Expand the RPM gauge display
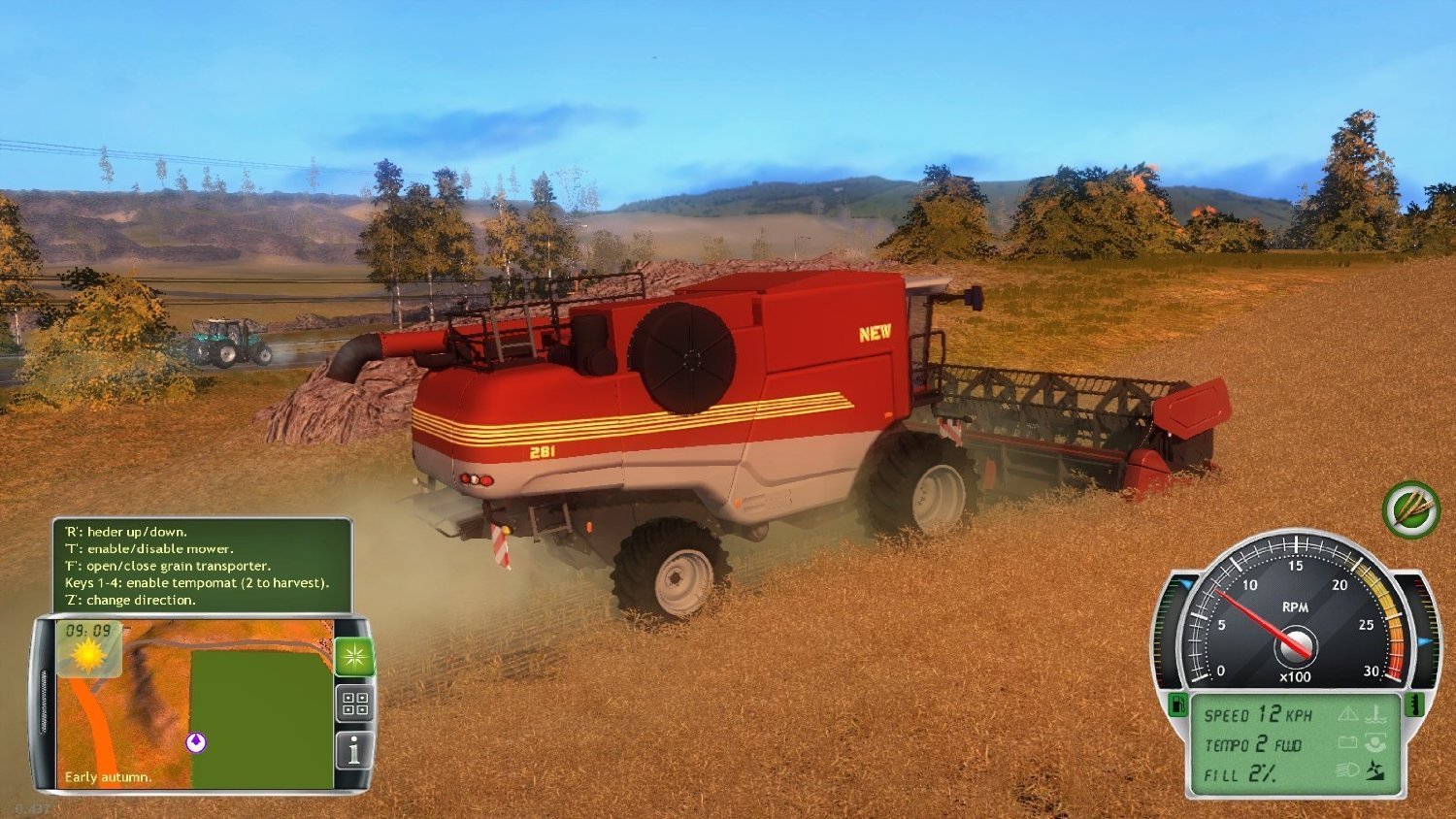1456x819 pixels. click(x=1296, y=640)
